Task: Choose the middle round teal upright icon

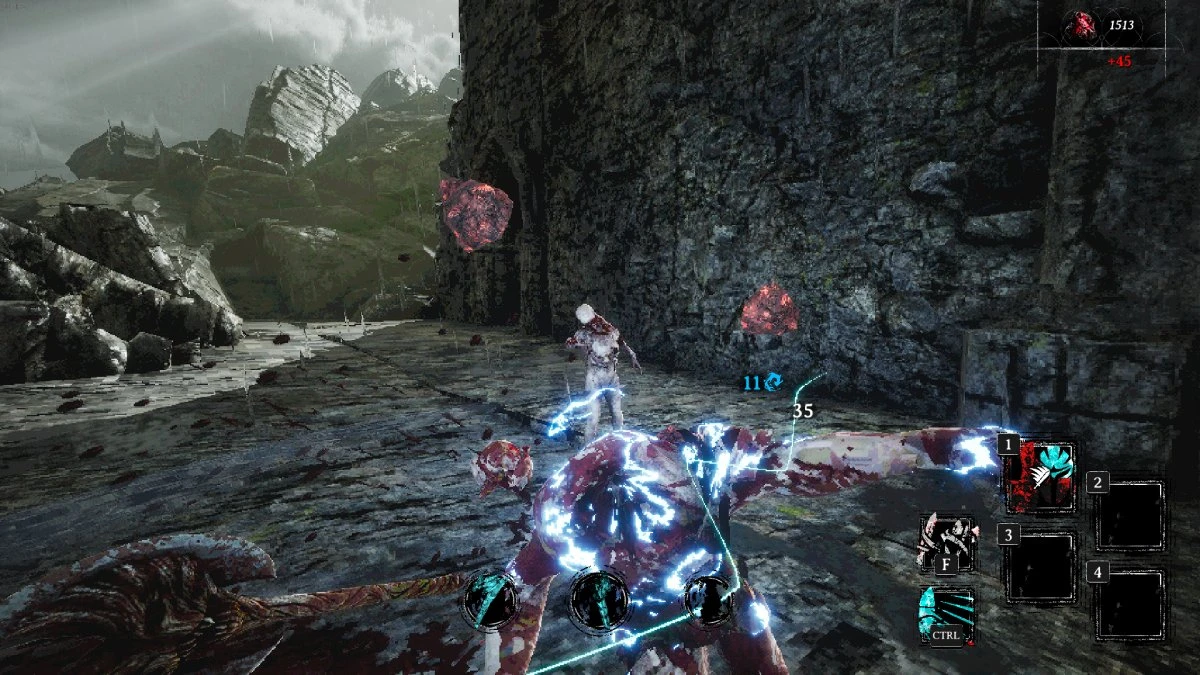Action: (x=598, y=600)
